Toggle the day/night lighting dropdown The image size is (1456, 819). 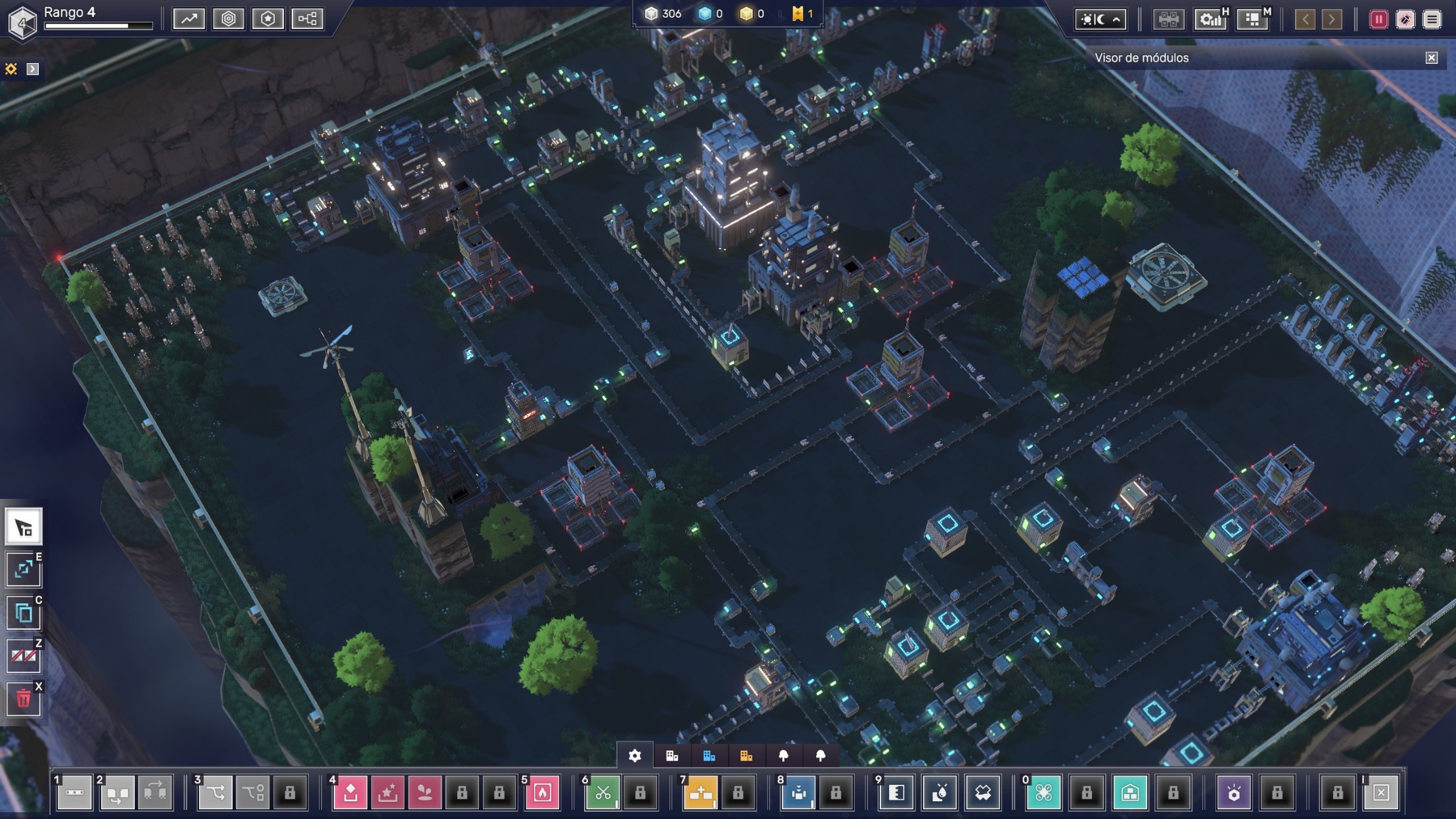[x=1101, y=20]
